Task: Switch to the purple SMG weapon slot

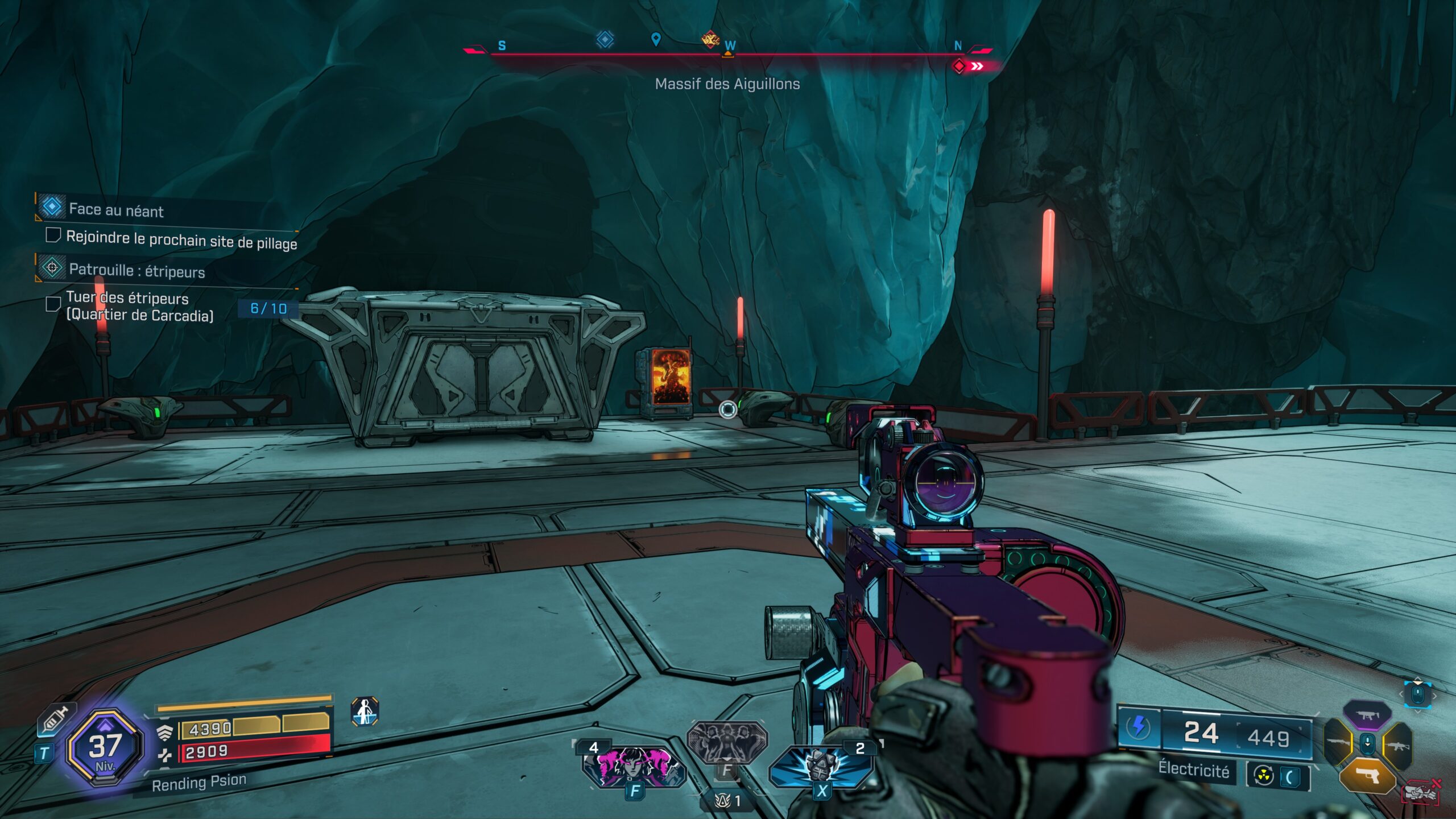Action: tap(1367, 715)
